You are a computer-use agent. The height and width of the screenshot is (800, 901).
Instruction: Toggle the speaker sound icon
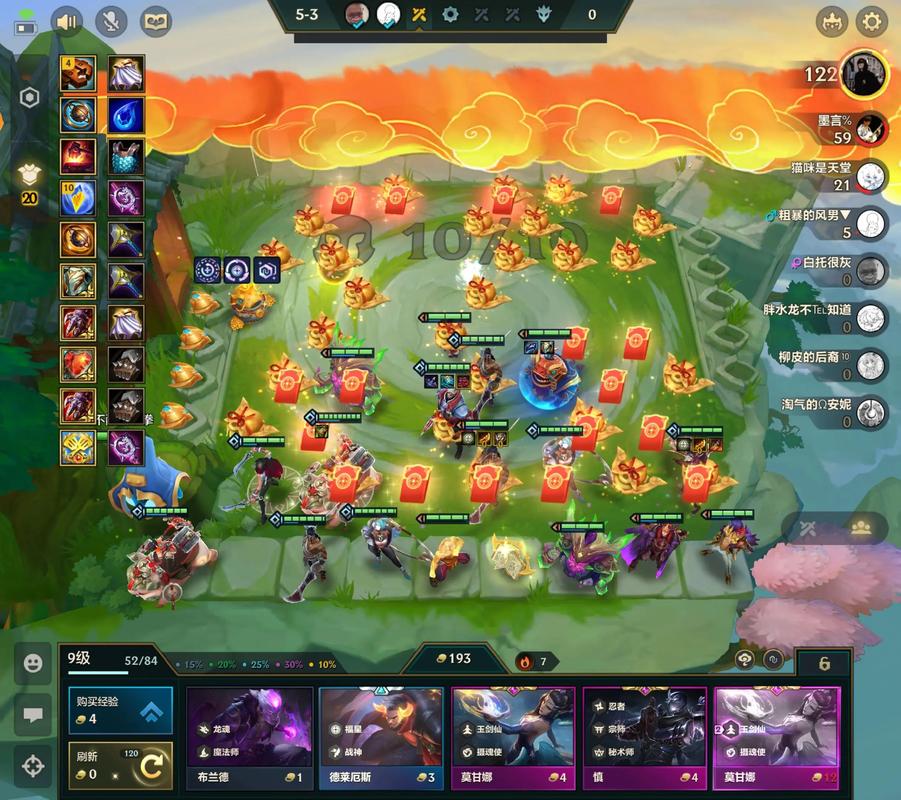coord(67,21)
